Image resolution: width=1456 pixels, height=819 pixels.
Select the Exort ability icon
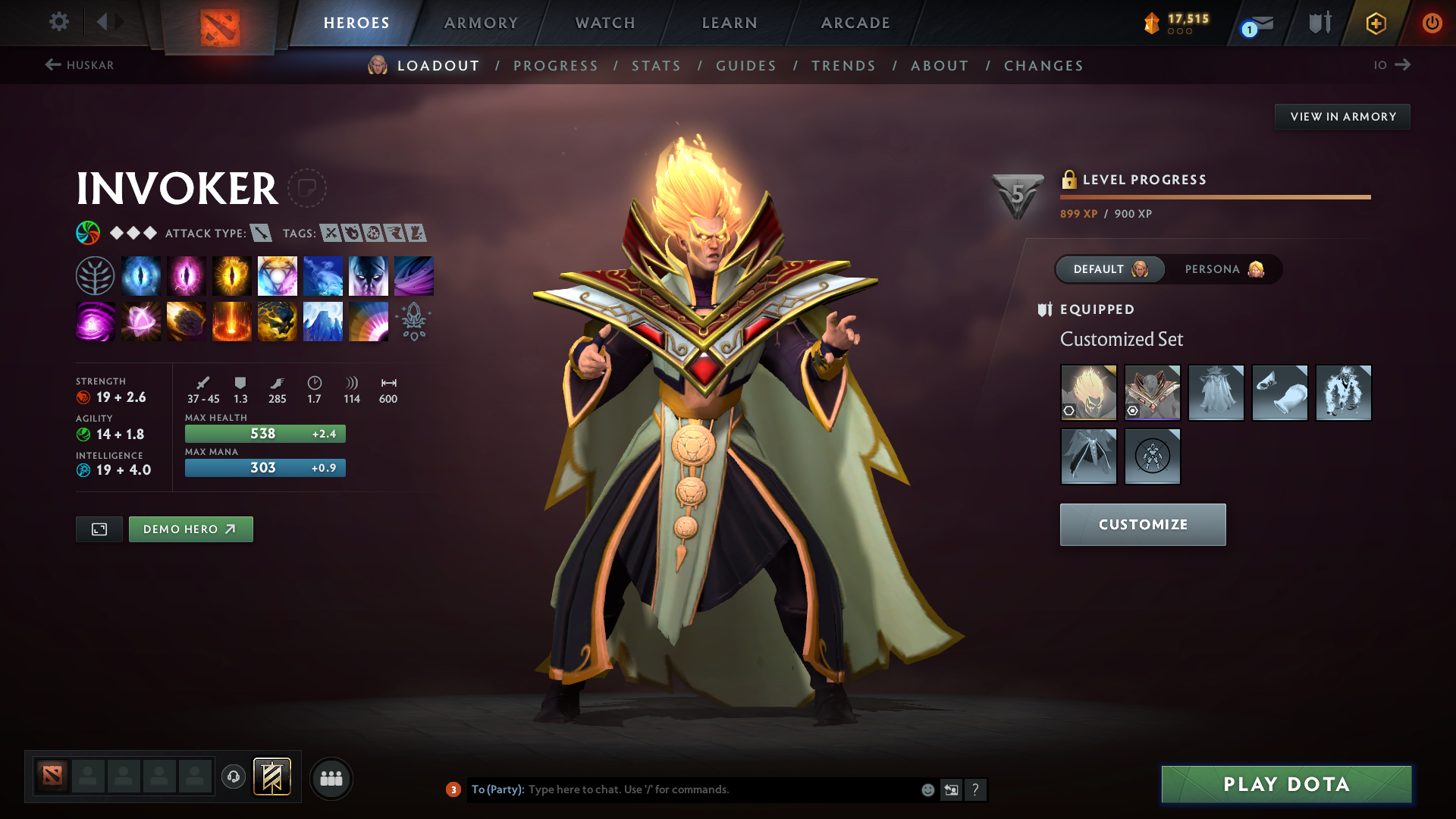pos(232,275)
